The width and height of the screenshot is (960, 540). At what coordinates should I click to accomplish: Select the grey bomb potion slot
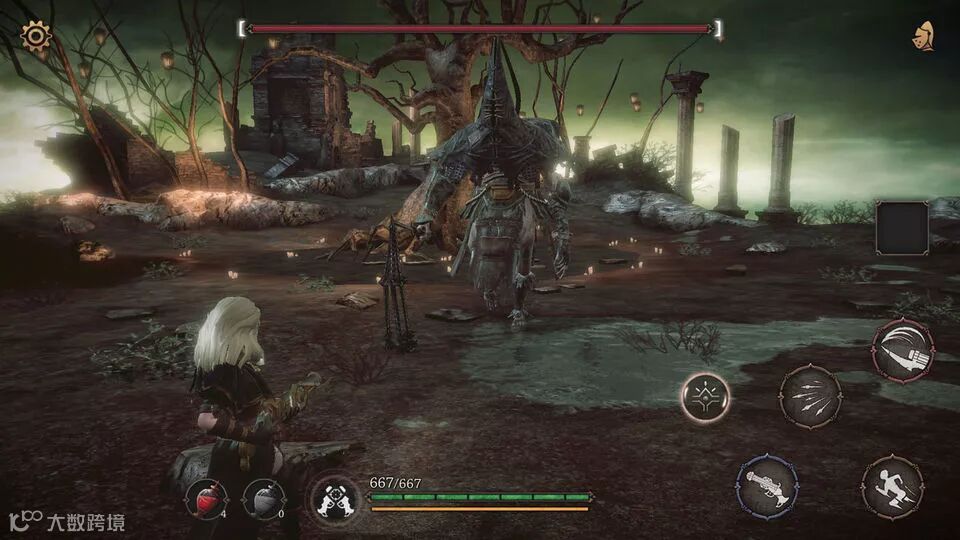[263, 498]
